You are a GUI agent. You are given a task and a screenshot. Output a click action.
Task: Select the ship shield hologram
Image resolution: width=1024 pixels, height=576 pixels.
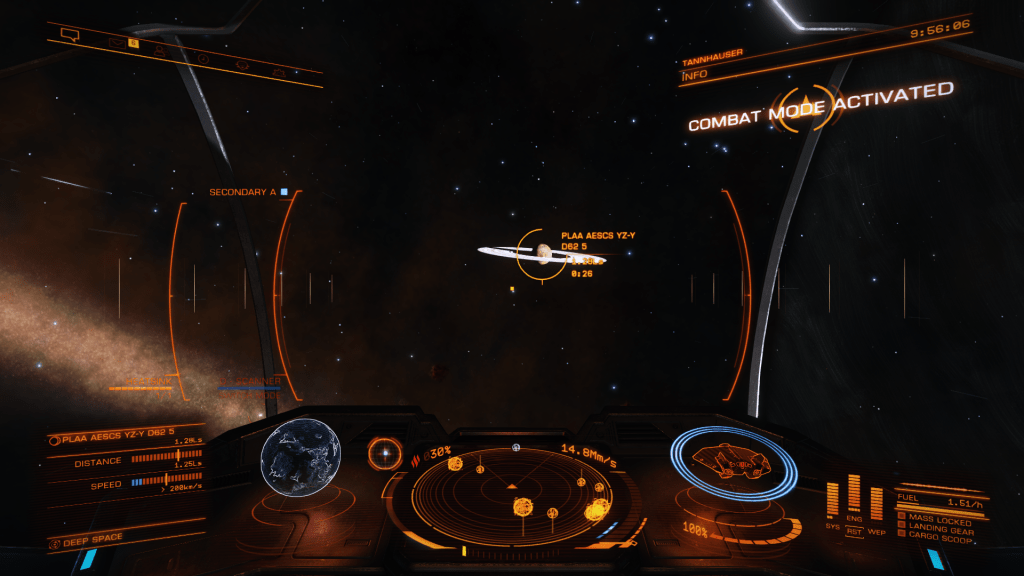734,464
